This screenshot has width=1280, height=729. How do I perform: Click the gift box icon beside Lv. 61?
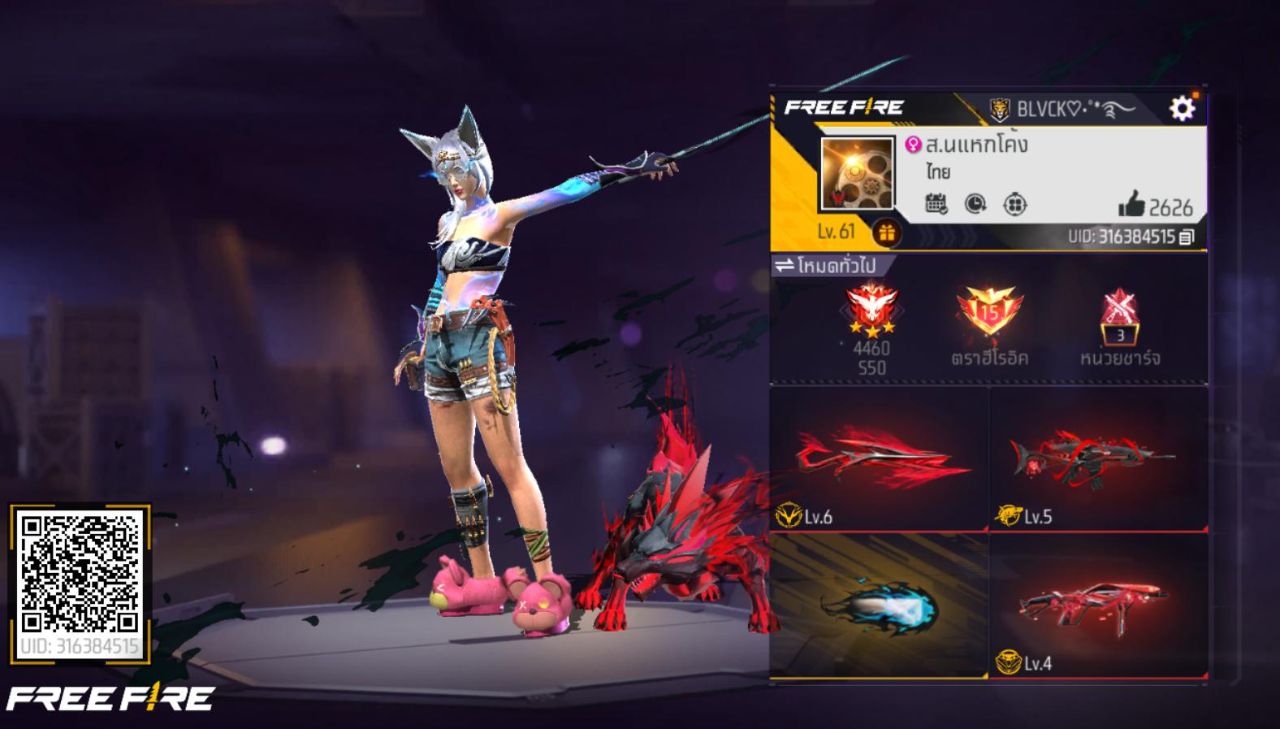pos(887,233)
